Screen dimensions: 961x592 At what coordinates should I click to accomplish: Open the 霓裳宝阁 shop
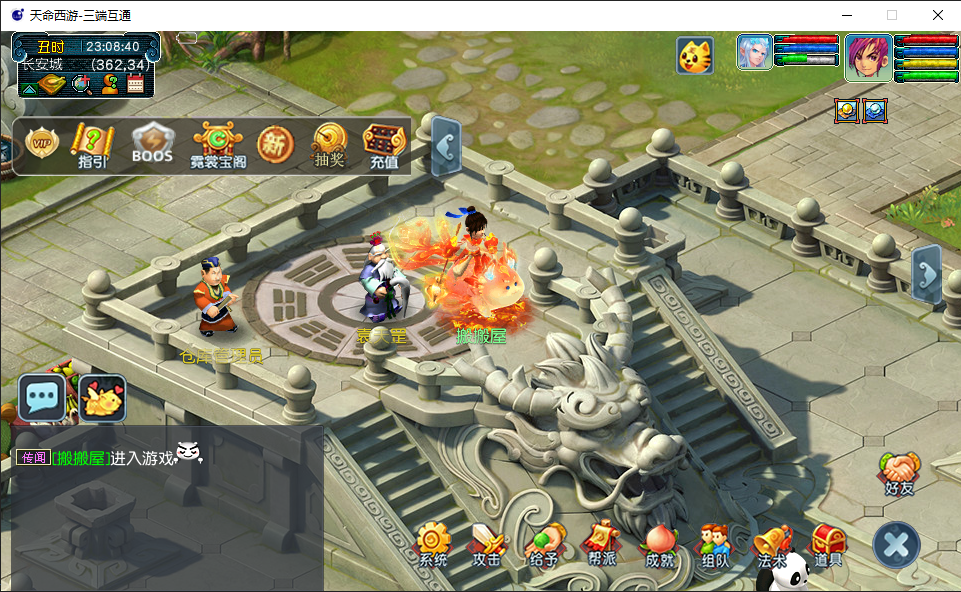click(217, 146)
